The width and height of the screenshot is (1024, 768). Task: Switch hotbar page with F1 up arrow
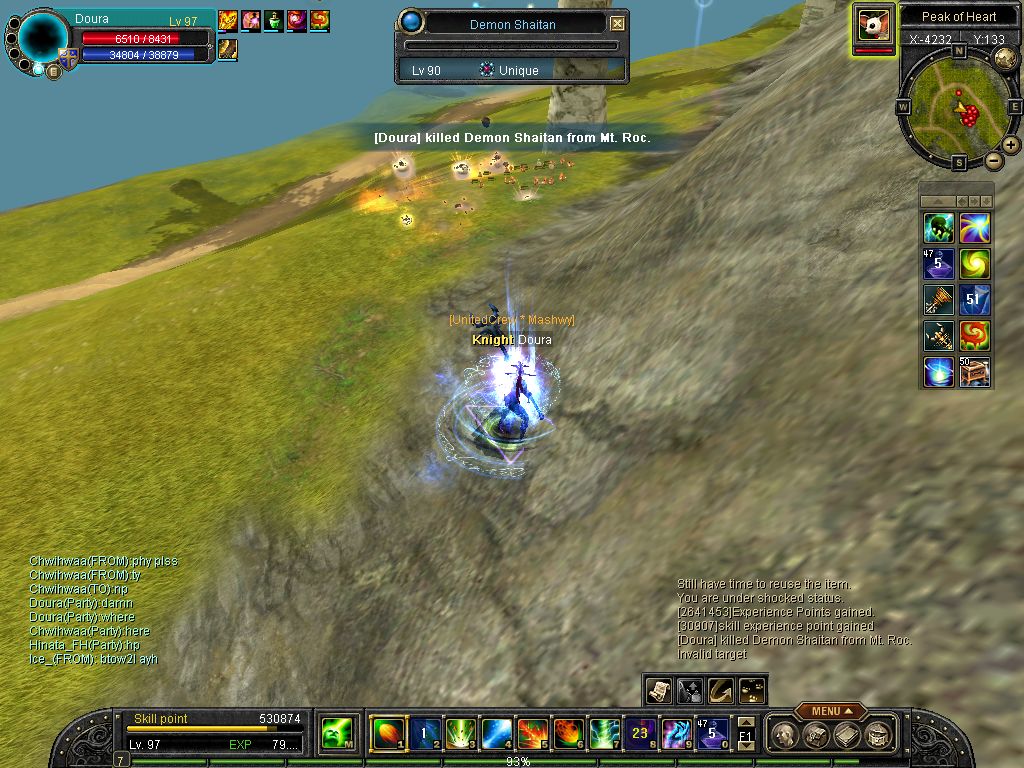[746, 721]
